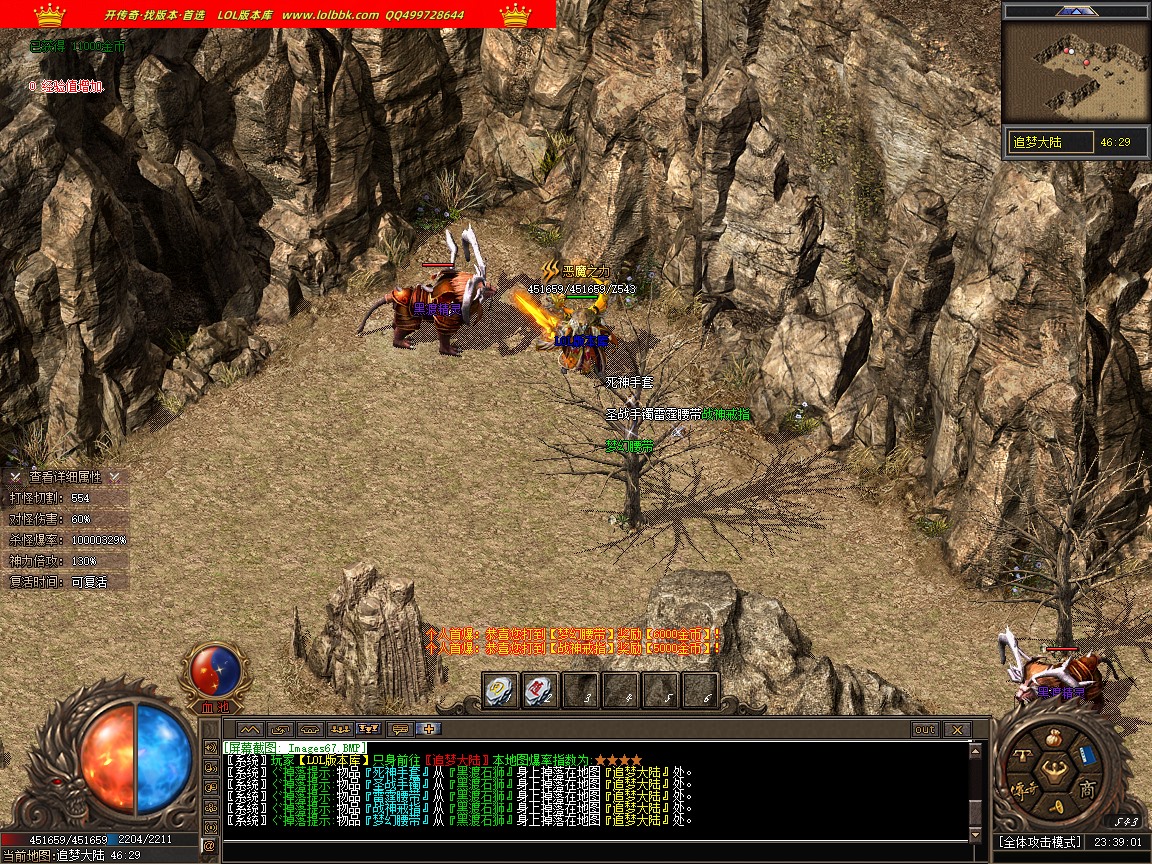Image resolution: width=1152 pixels, height=864 pixels.
Task: Click the yellow plus chat toolbar button
Action: pos(431,729)
